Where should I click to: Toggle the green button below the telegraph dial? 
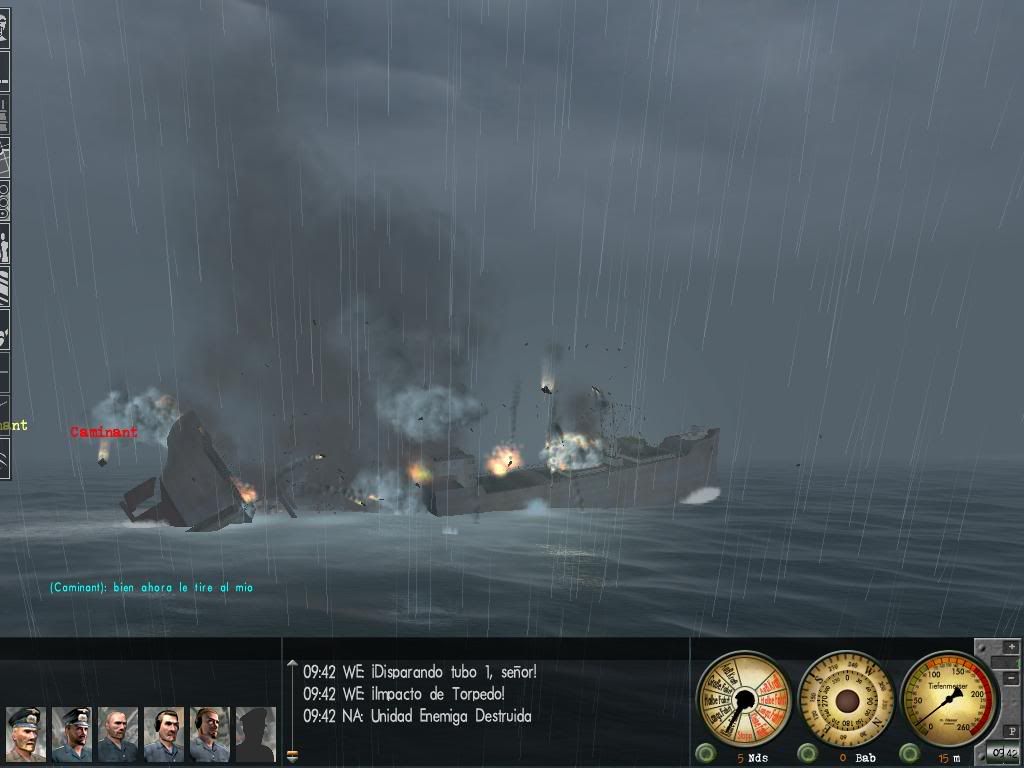[705, 752]
